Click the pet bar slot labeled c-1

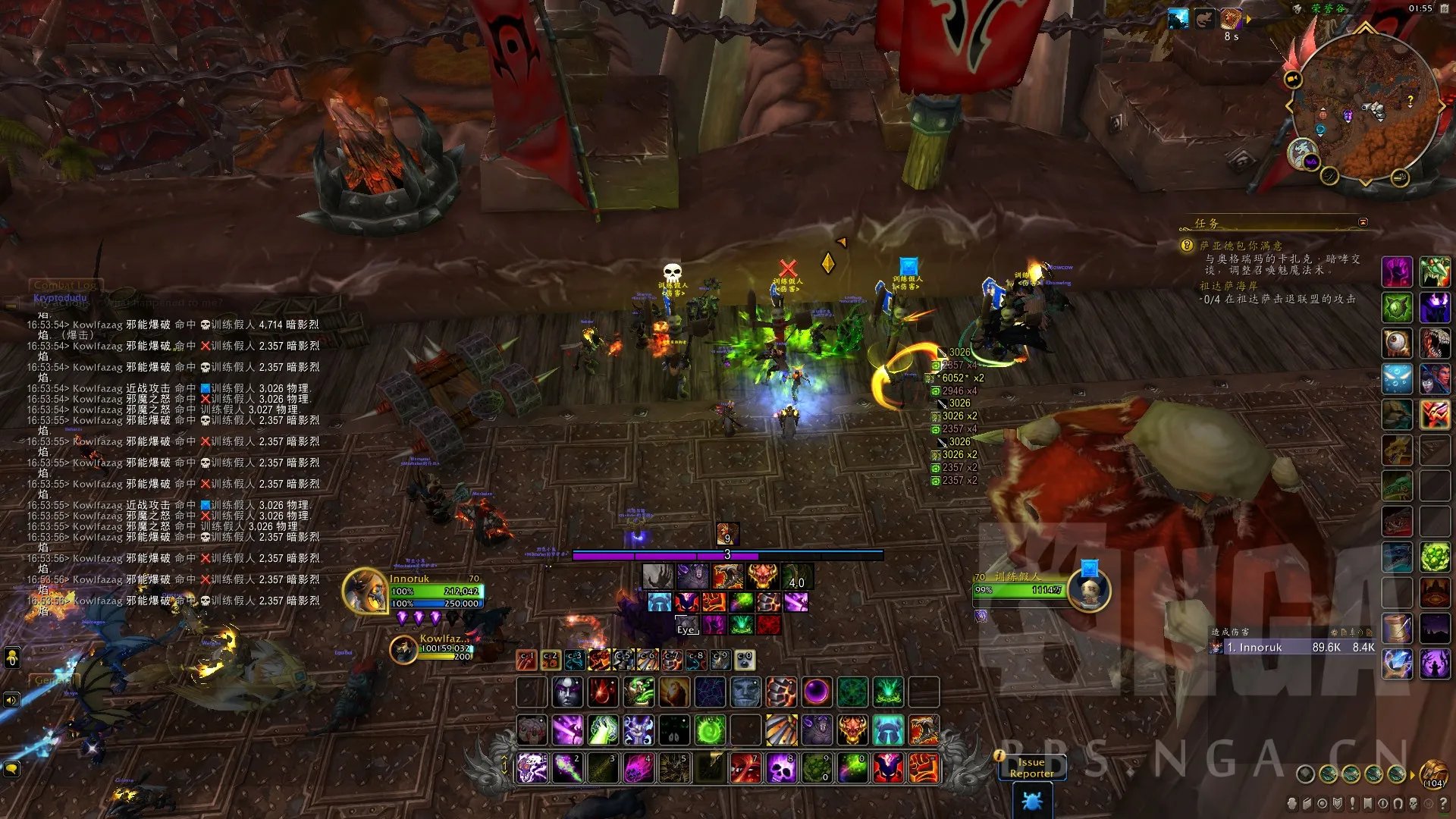(x=526, y=660)
